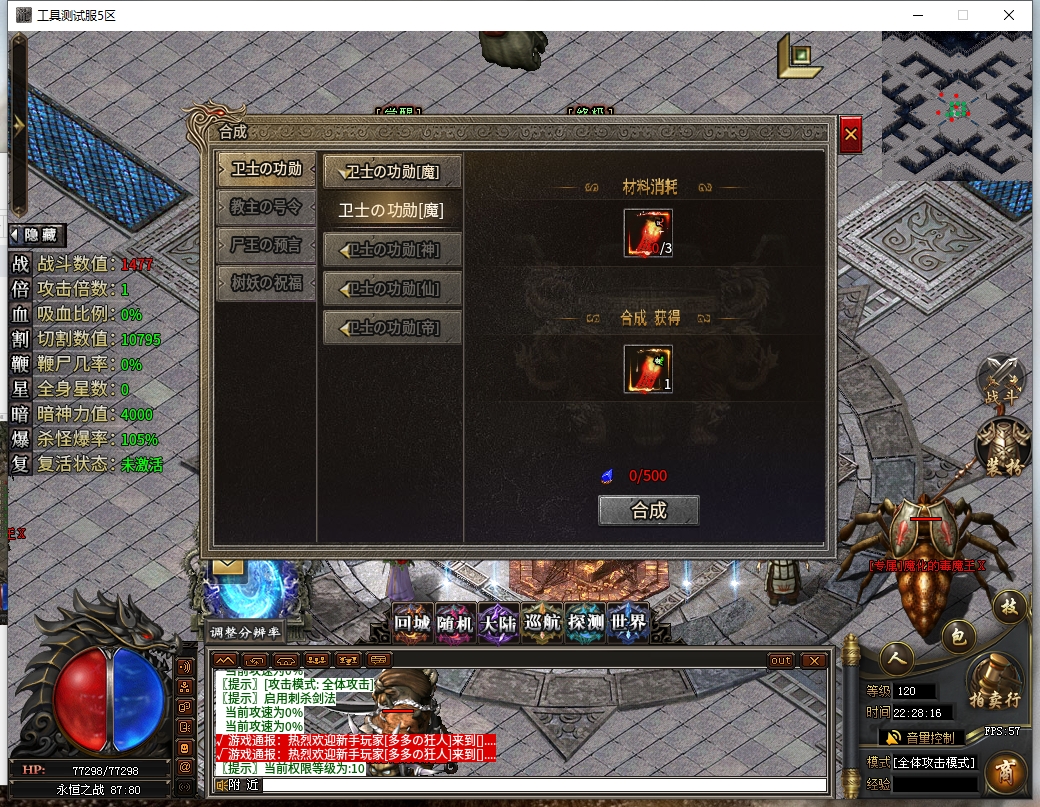Image resolution: width=1040 pixels, height=807 pixels.
Task: Expand the 卫士の功勋[神] recipe group
Action: click(393, 250)
